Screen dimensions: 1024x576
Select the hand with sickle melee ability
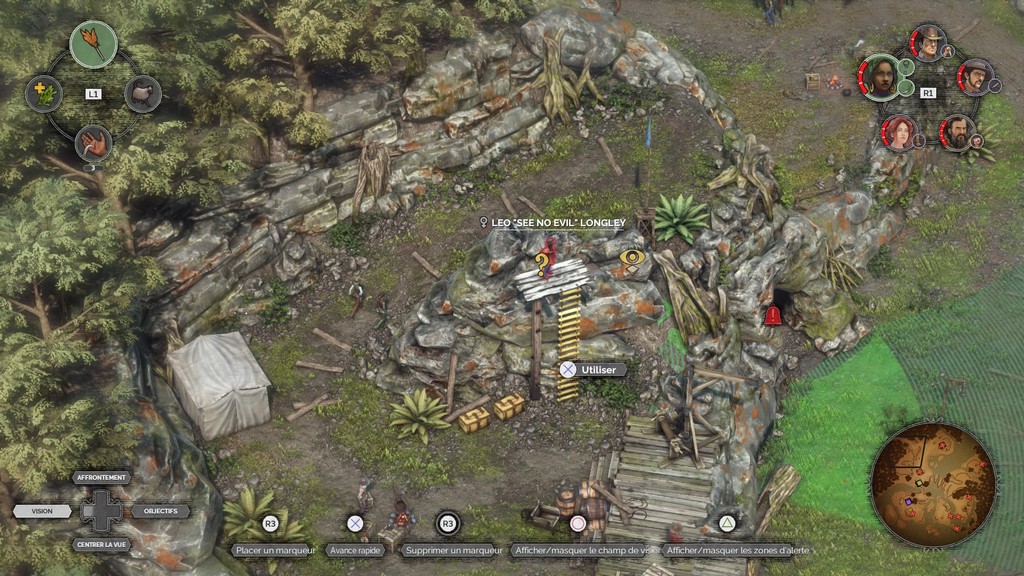click(93, 143)
